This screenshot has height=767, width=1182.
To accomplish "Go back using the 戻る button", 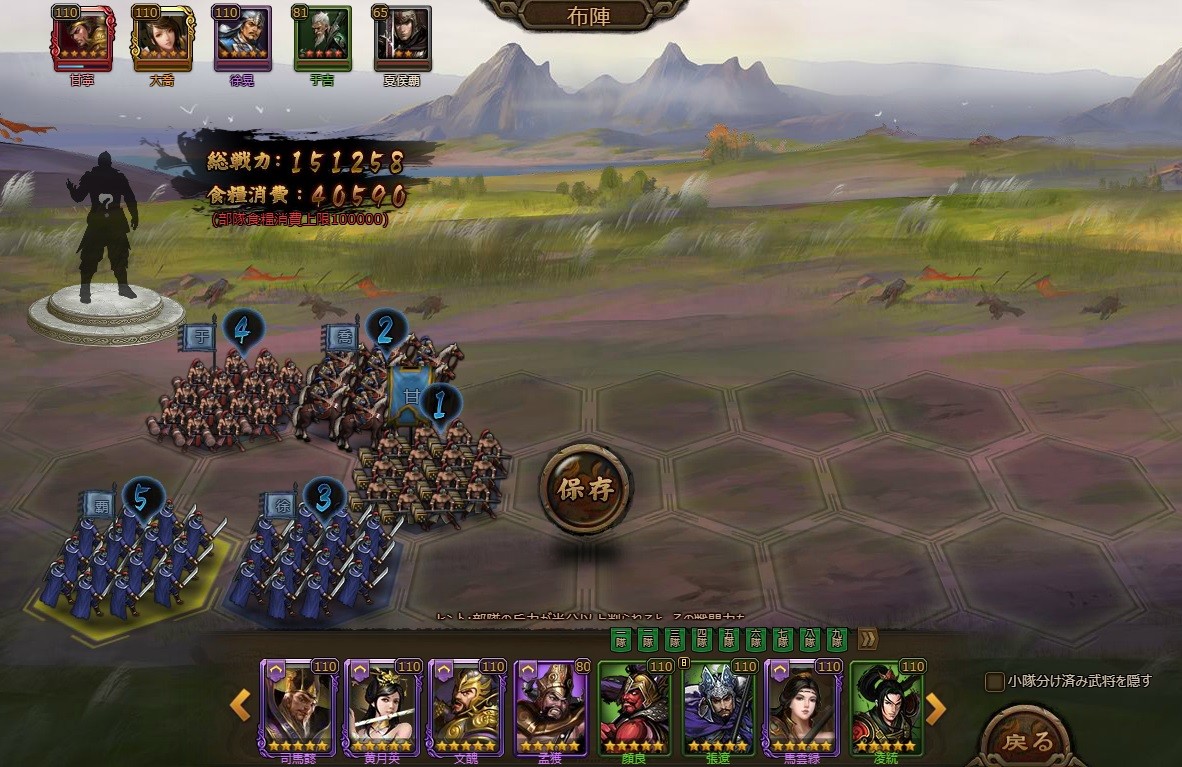I will click(1025, 741).
